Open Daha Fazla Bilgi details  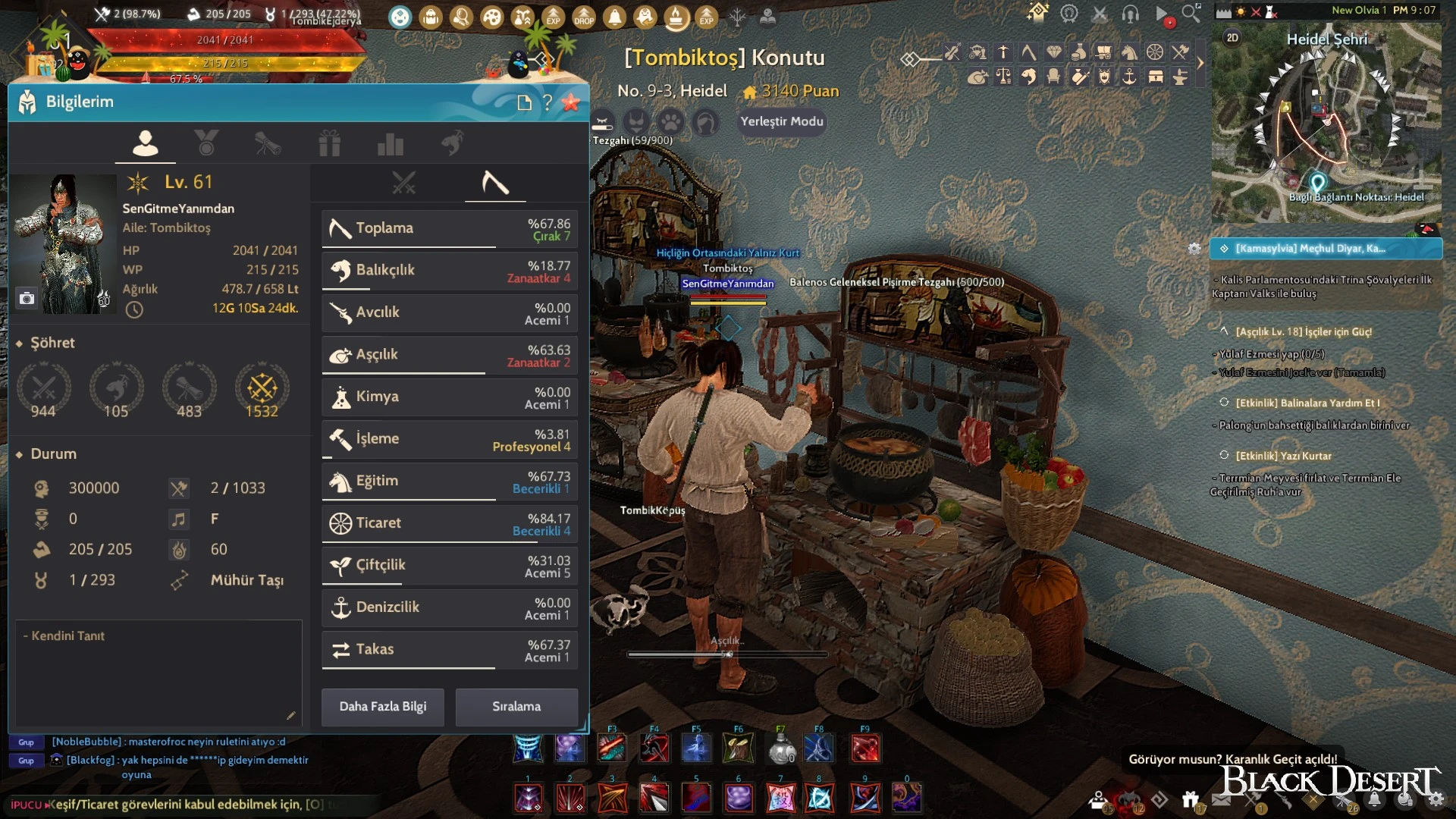click(382, 707)
